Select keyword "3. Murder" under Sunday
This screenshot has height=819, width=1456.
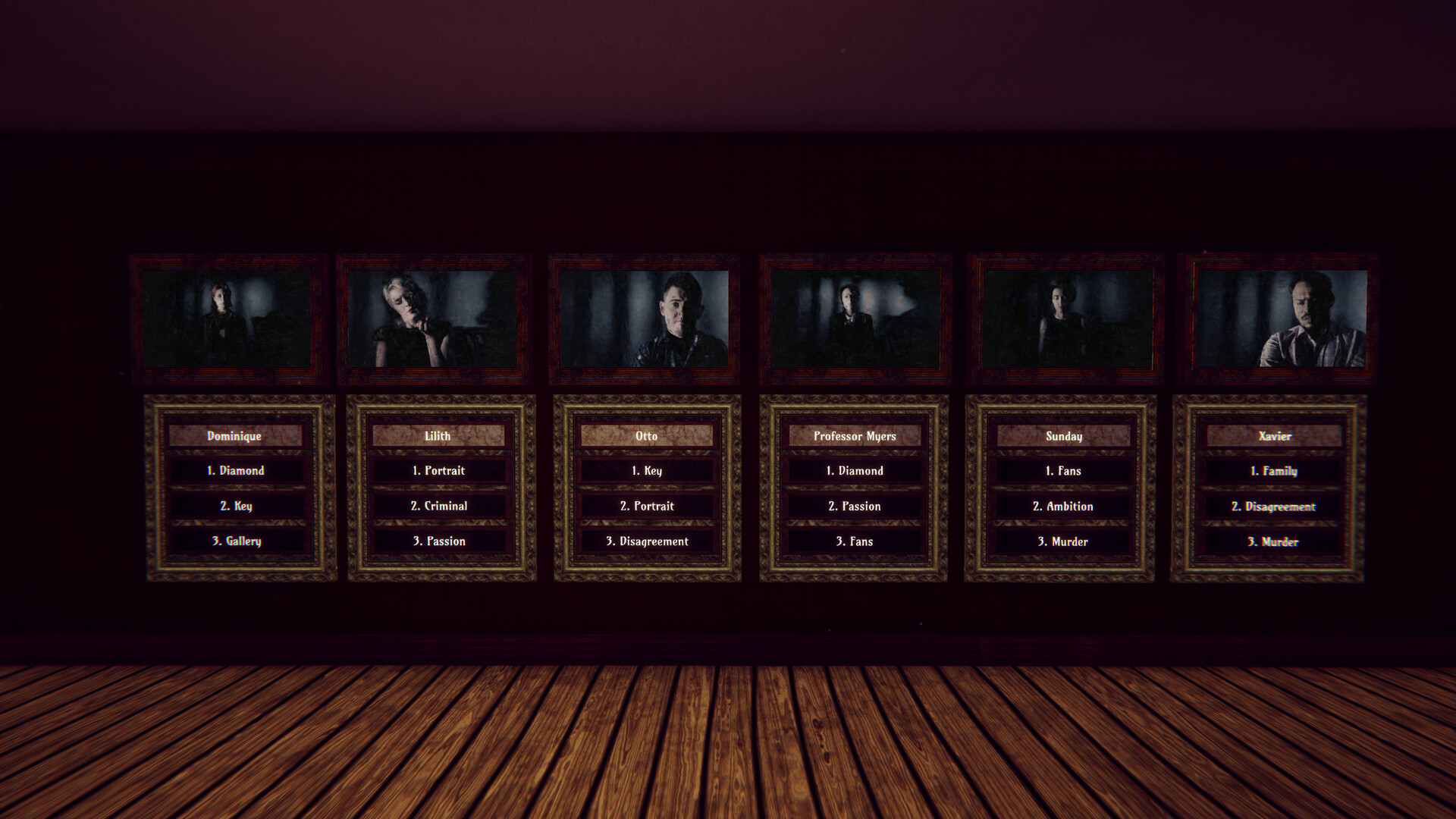(x=1062, y=541)
